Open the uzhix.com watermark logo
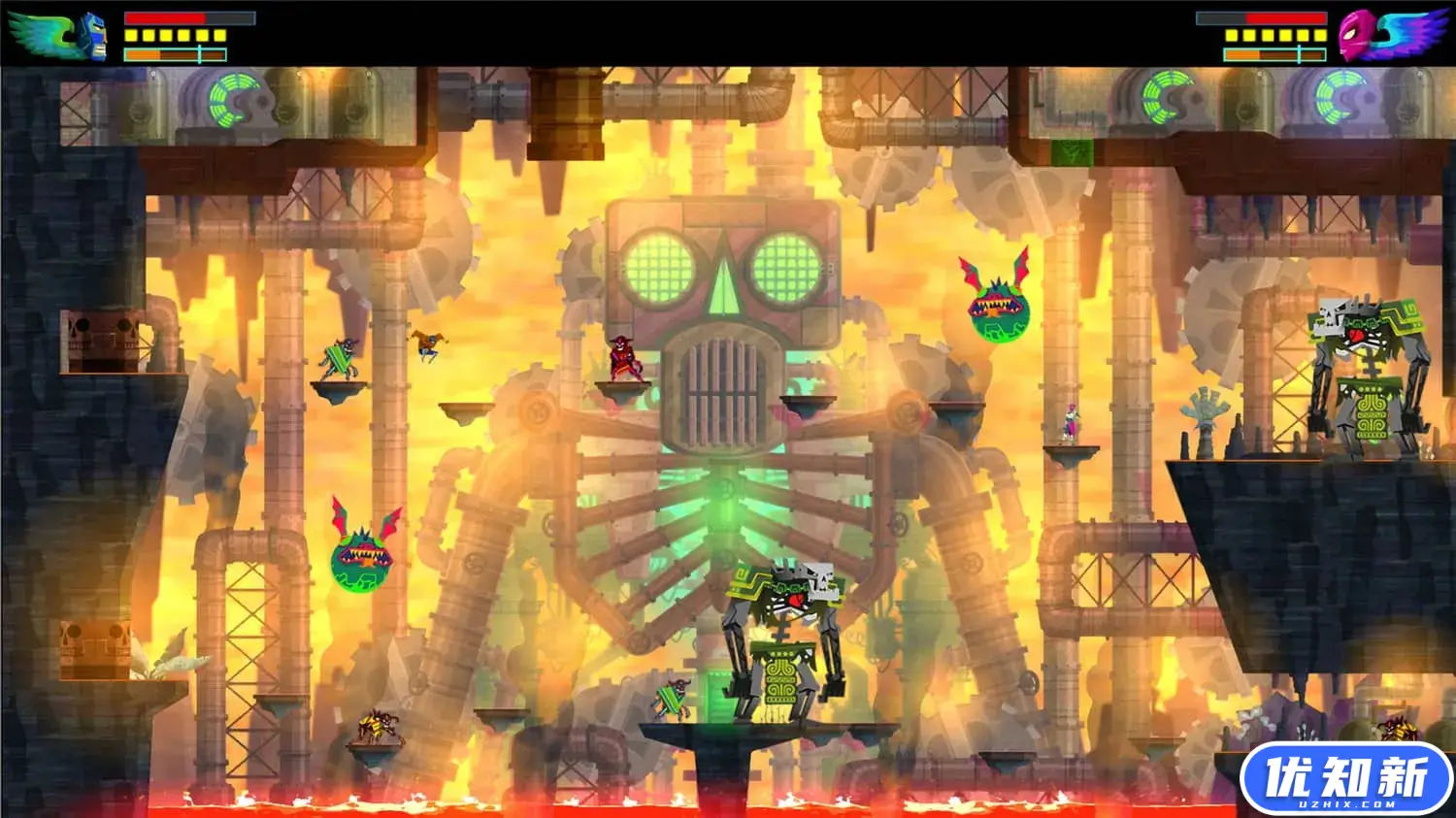This screenshot has width=1456, height=818. 1345,778
